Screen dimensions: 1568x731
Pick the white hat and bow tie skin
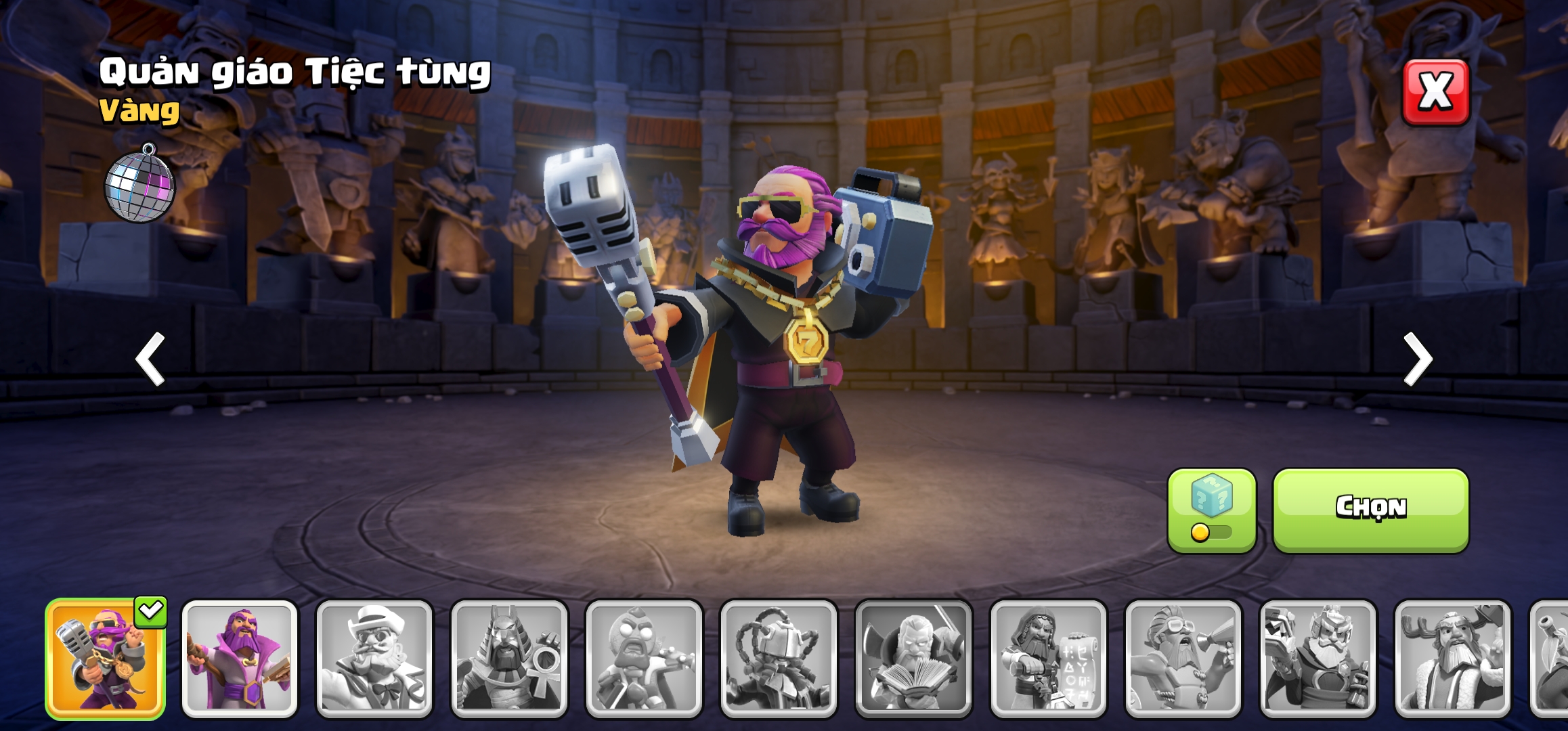click(x=374, y=658)
